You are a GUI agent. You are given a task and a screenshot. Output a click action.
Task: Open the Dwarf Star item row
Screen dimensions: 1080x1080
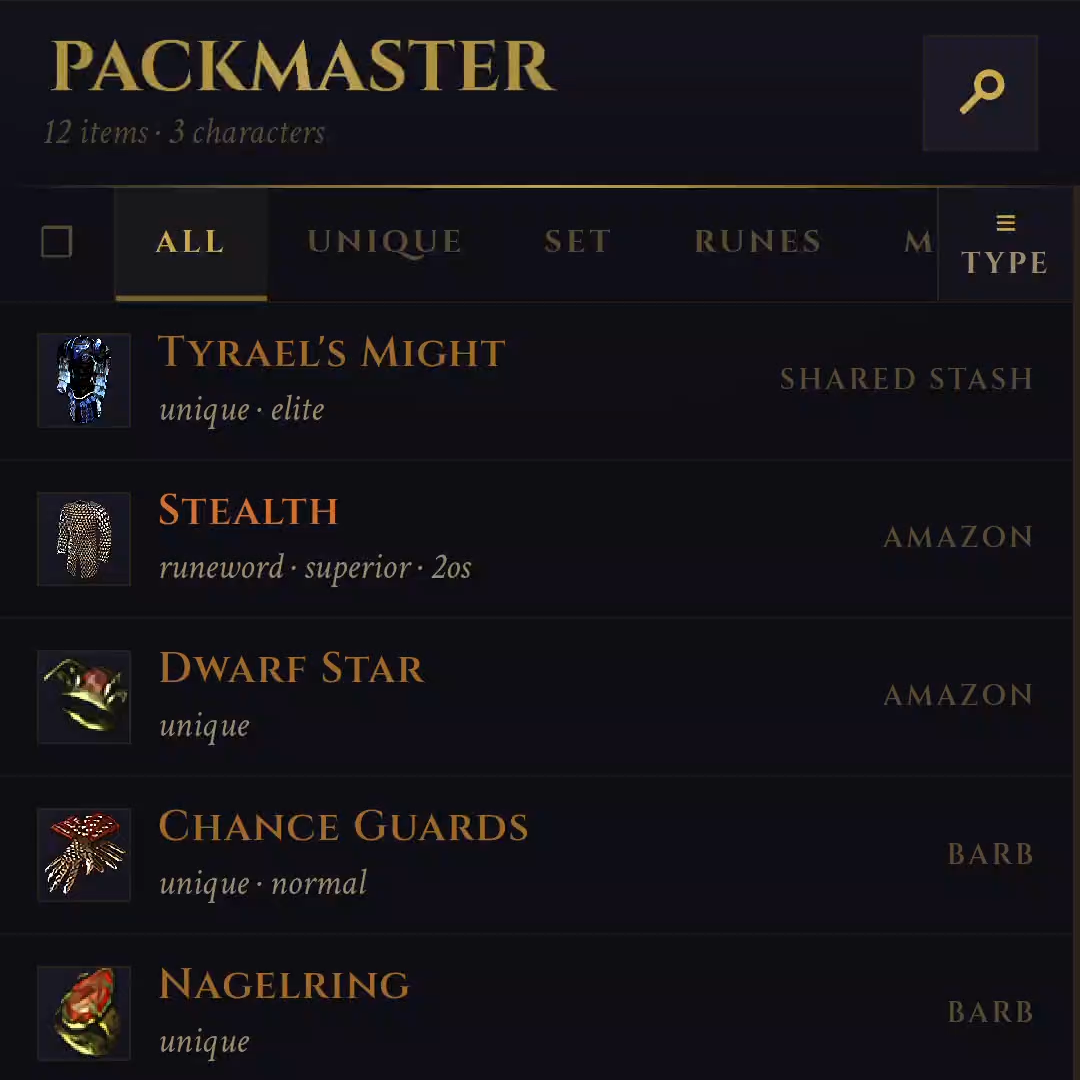[540, 696]
